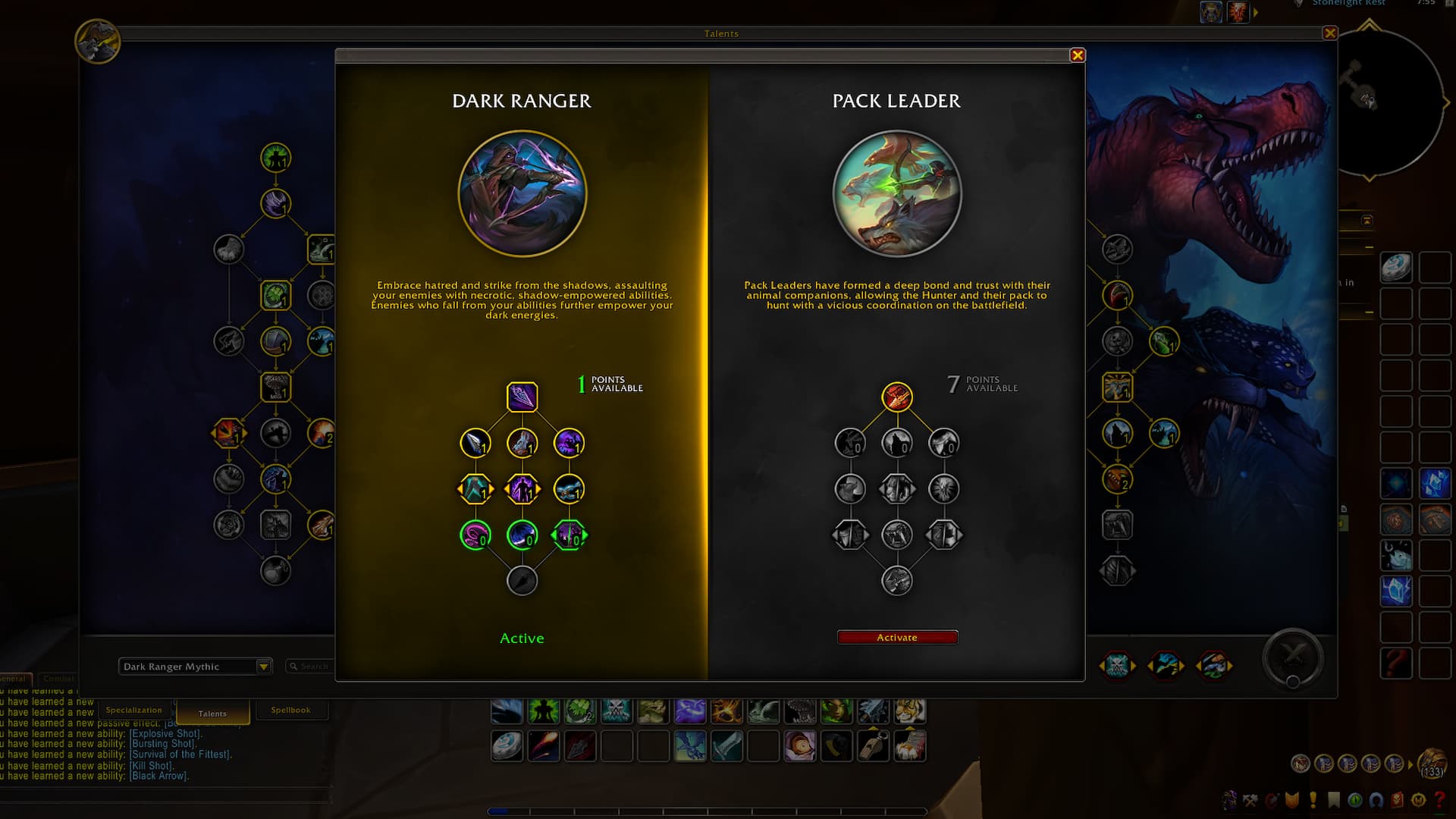Switch to the Spellbook tab
This screenshot has width=1456, height=819.
[x=290, y=711]
